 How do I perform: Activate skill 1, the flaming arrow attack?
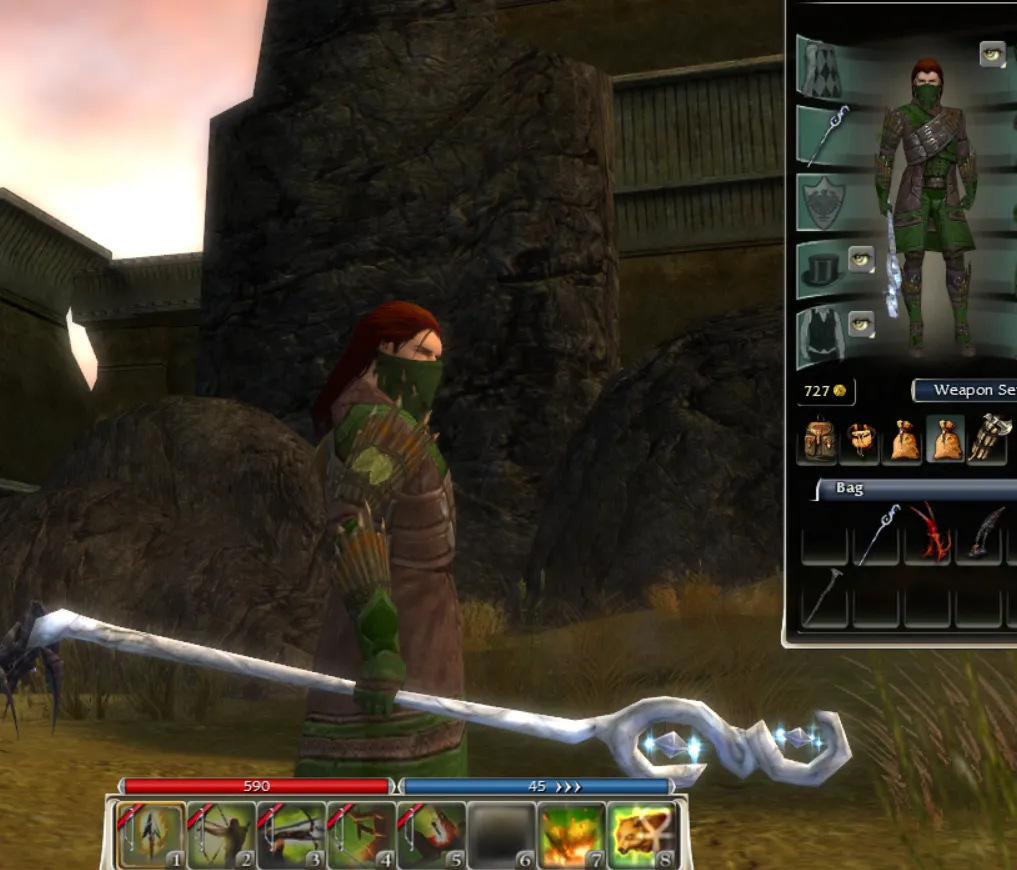[x=151, y=835]
